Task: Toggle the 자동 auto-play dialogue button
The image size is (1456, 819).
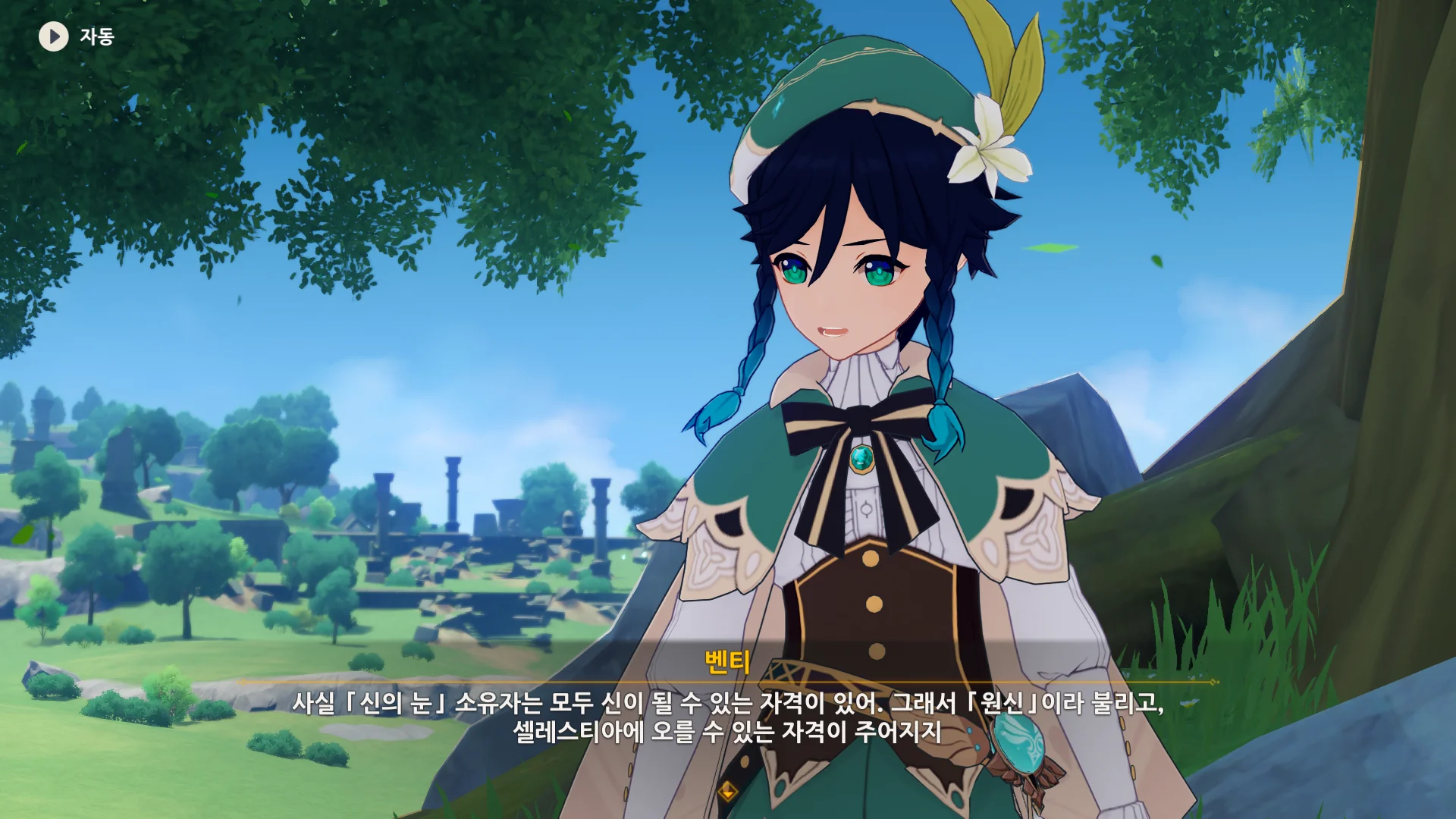Action: pos(54,36)
